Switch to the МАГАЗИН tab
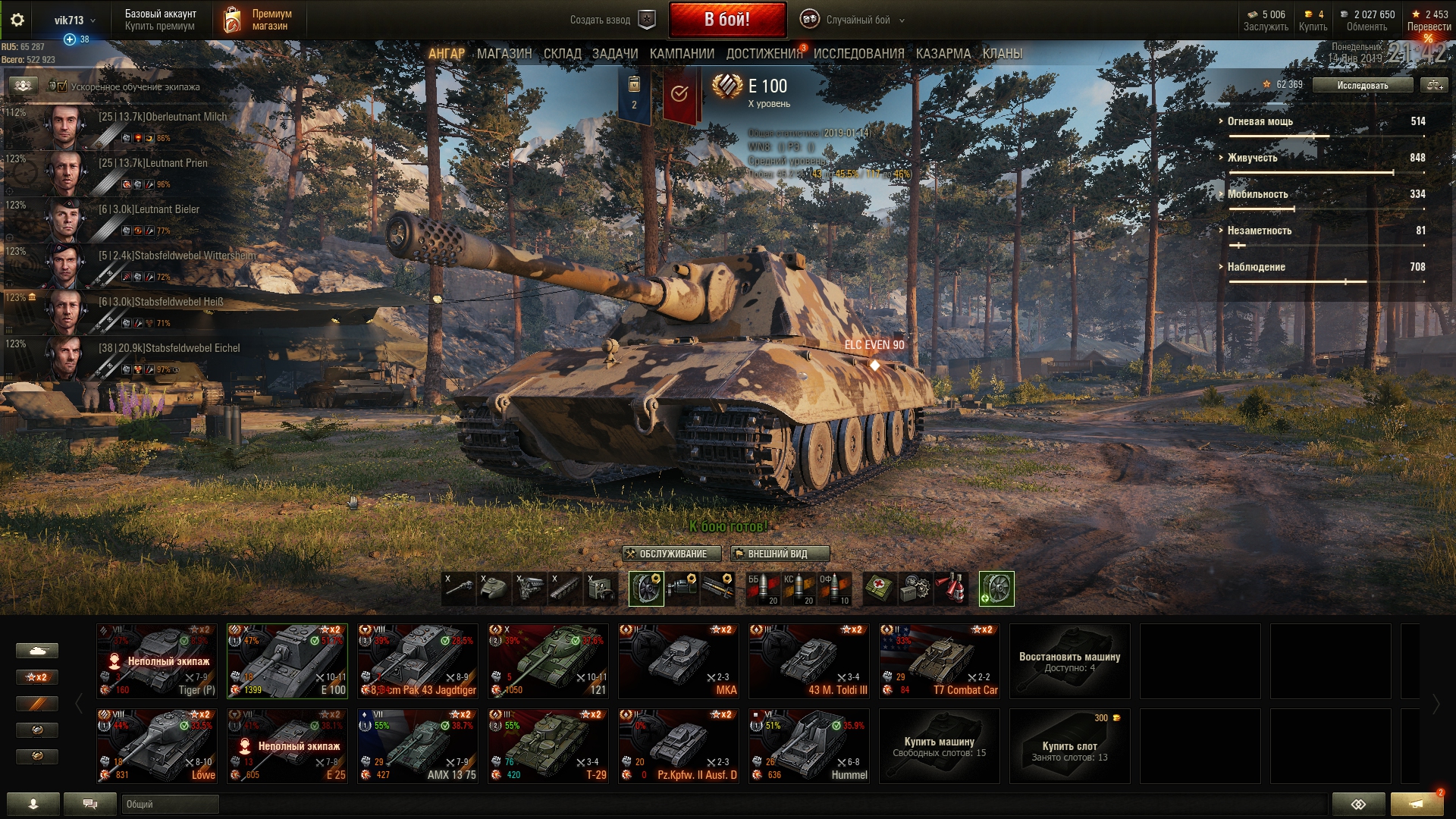 click(504, 54)
